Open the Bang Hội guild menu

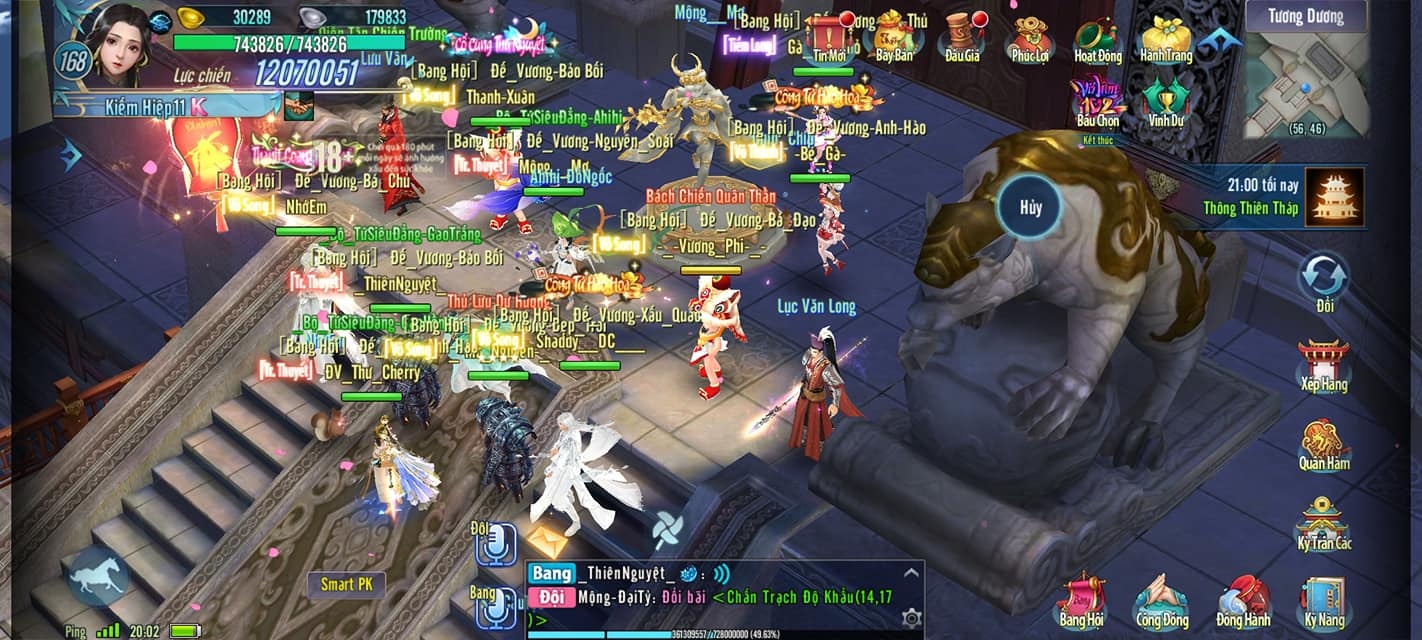[1081, 600]
